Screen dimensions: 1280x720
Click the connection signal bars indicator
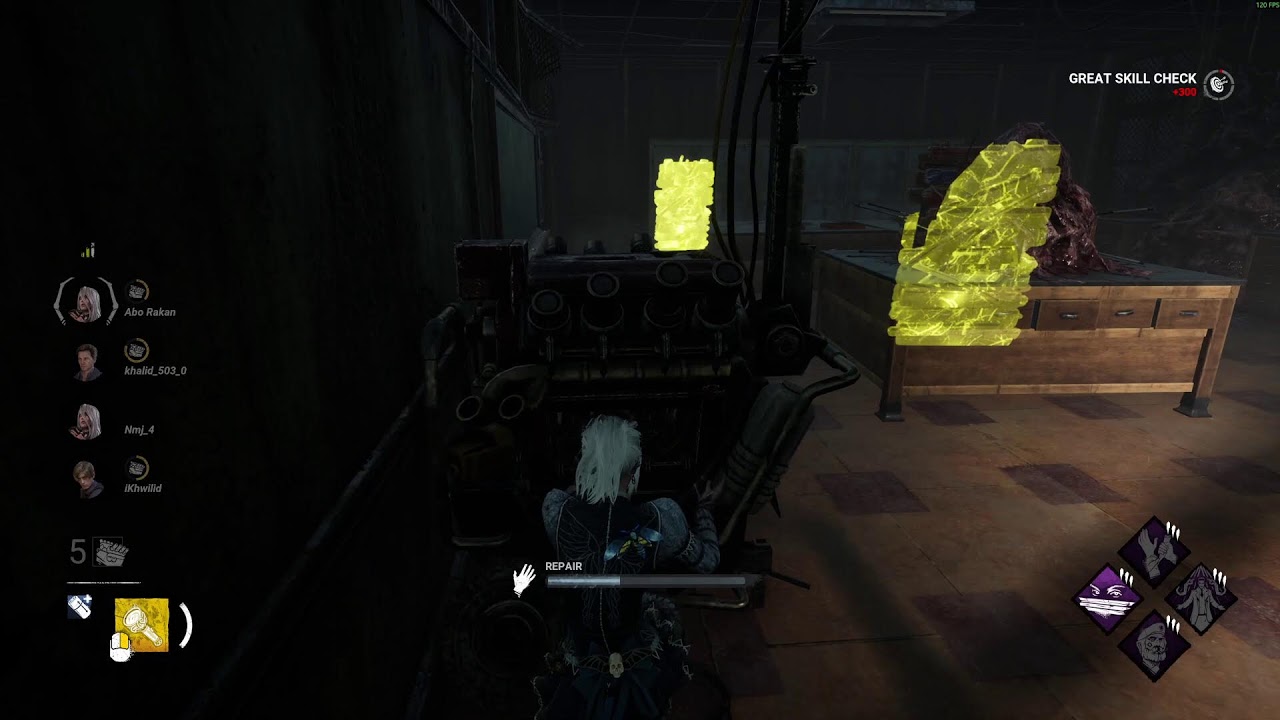(88, 251)
